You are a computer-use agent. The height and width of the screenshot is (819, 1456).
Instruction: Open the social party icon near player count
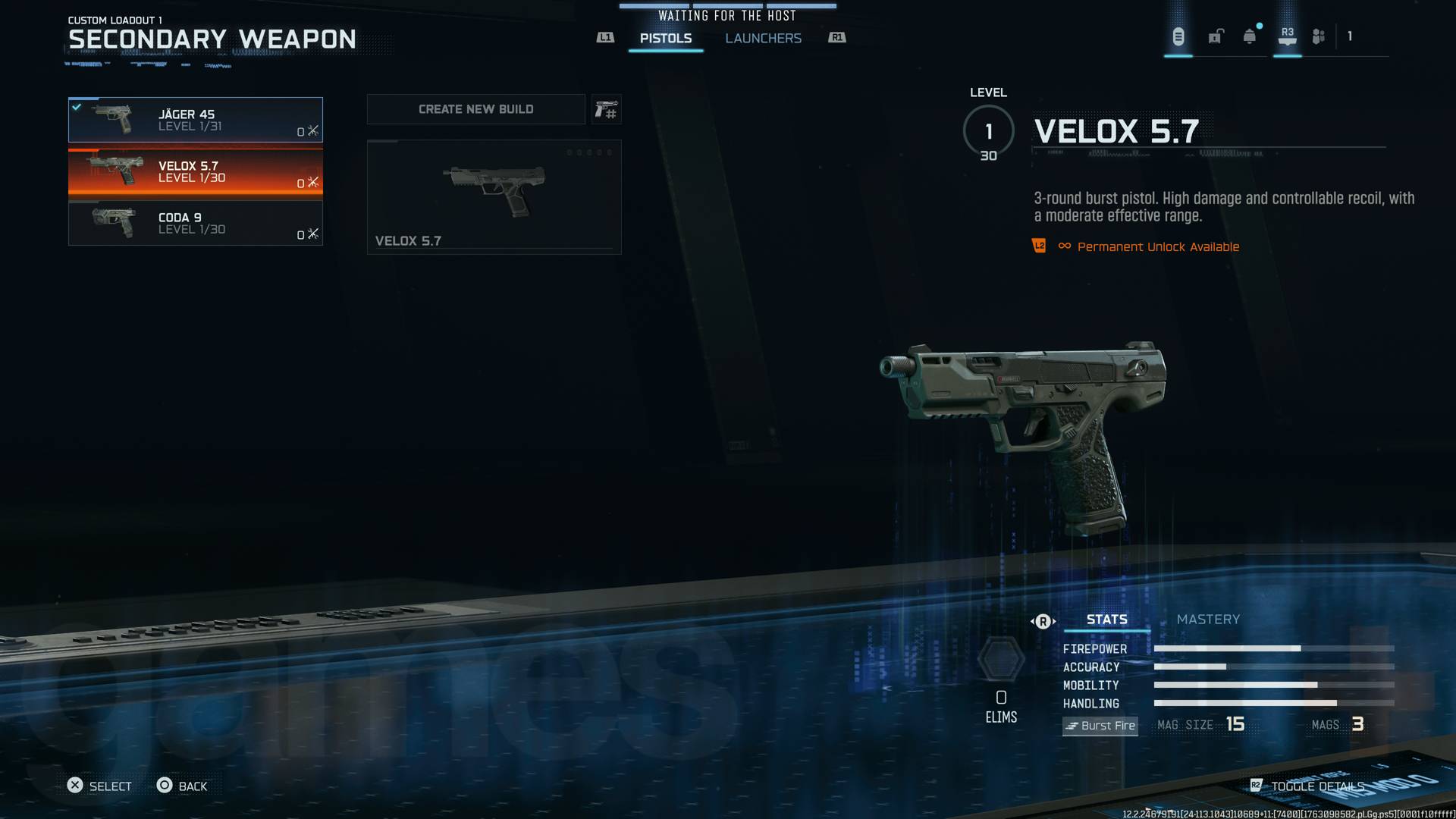(1319, 36)
